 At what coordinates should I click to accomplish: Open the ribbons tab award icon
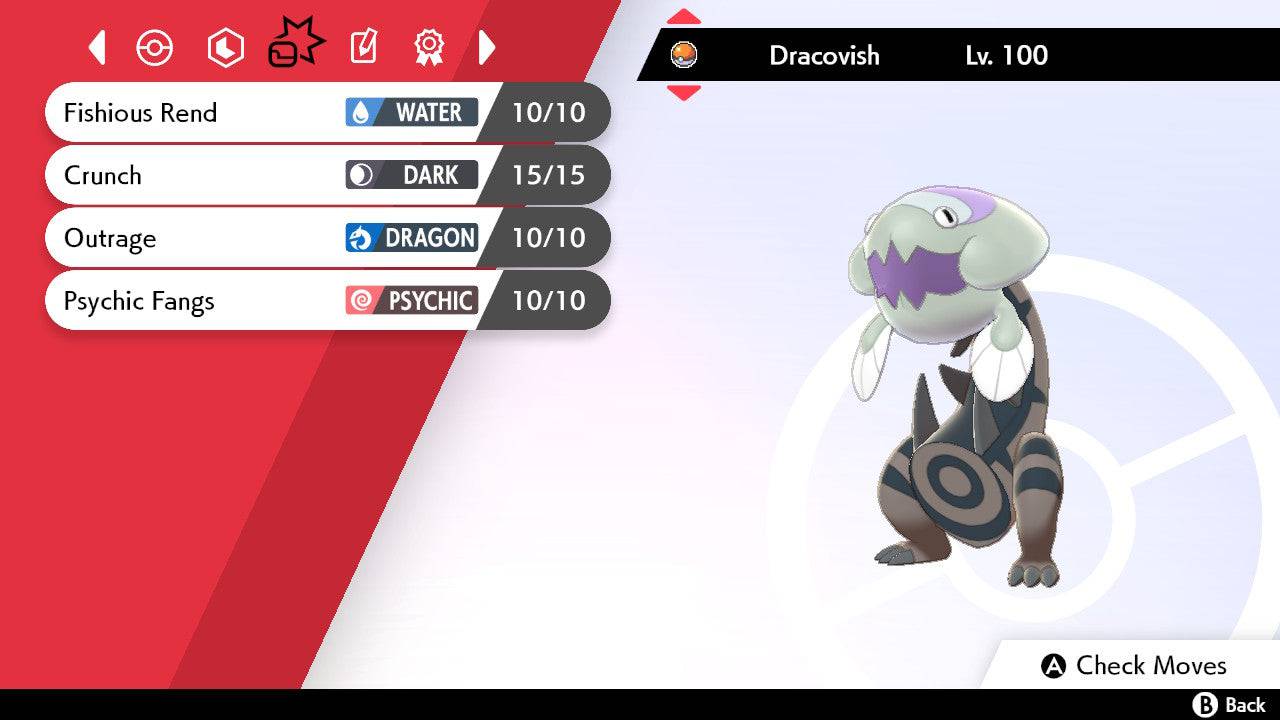point(428,47)
